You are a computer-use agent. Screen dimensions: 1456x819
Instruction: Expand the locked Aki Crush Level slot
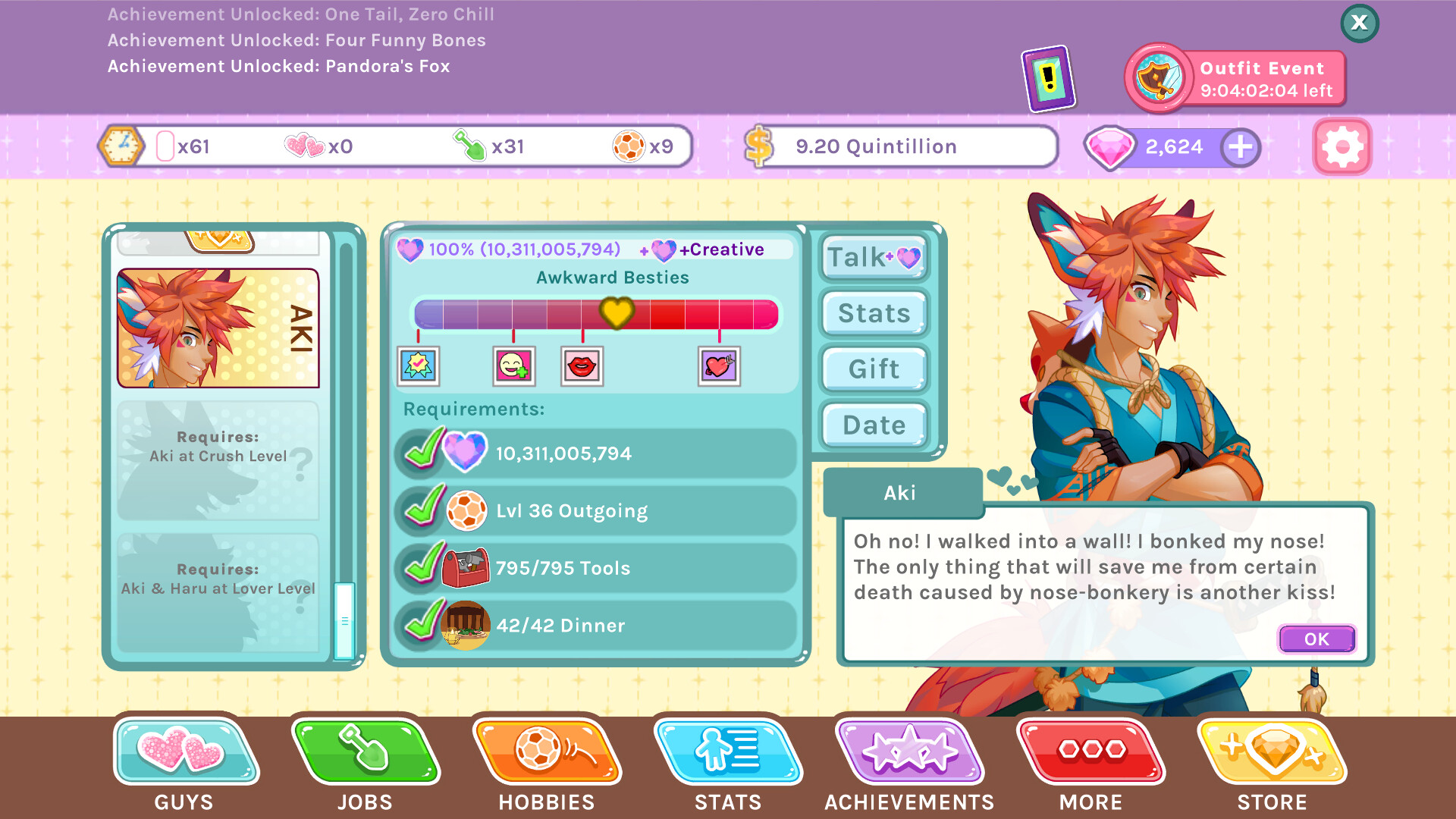click(218, 461)
